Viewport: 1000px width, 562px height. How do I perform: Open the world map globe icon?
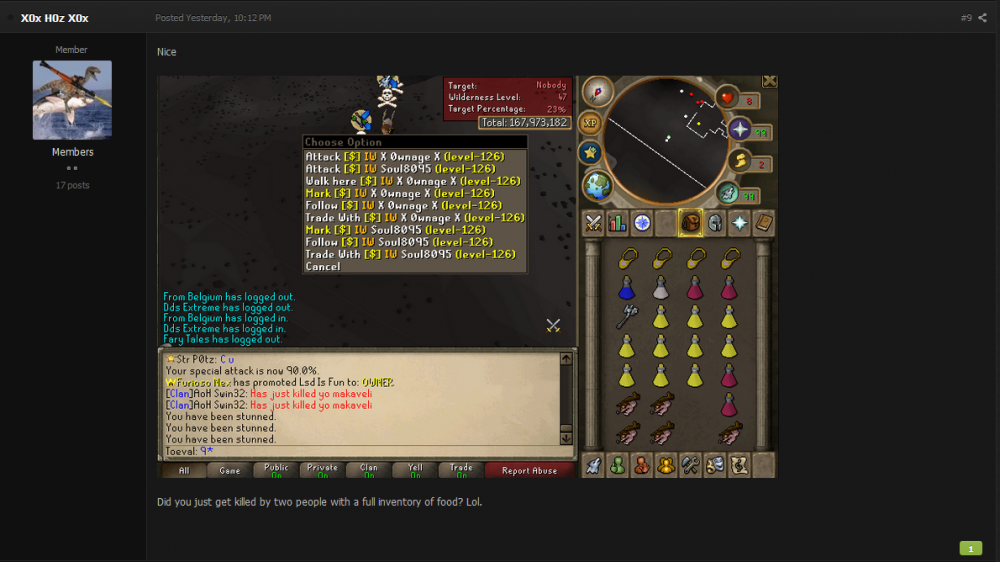[x=597, y=185]
